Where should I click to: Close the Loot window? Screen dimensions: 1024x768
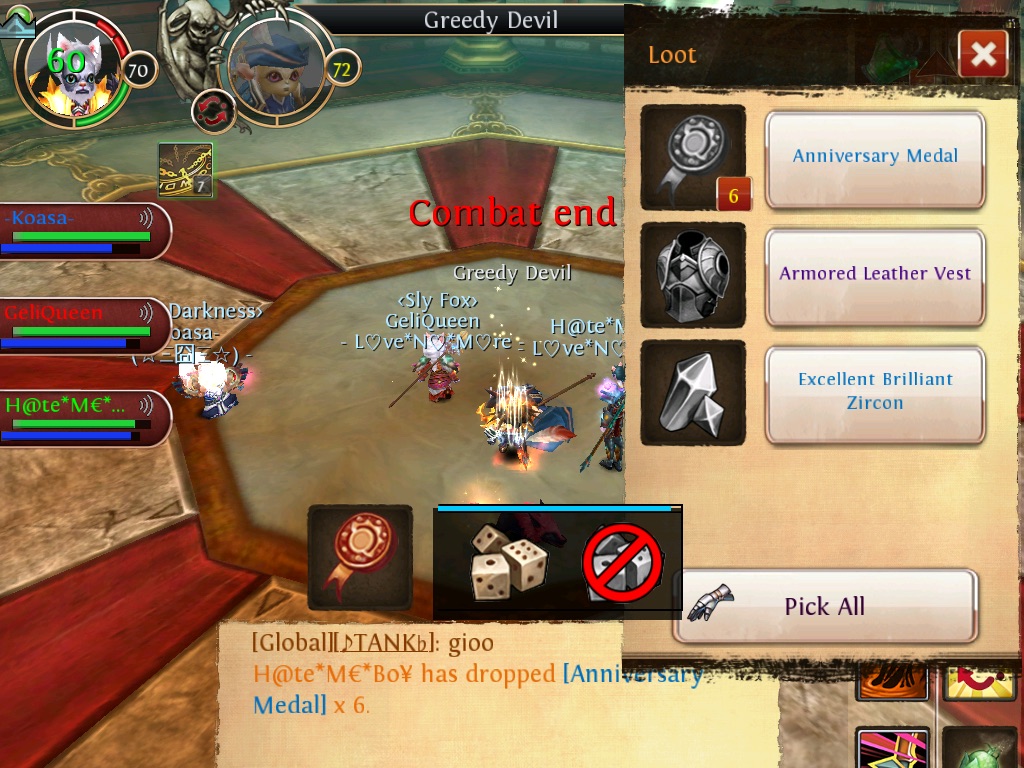click(x=982, y=55)
